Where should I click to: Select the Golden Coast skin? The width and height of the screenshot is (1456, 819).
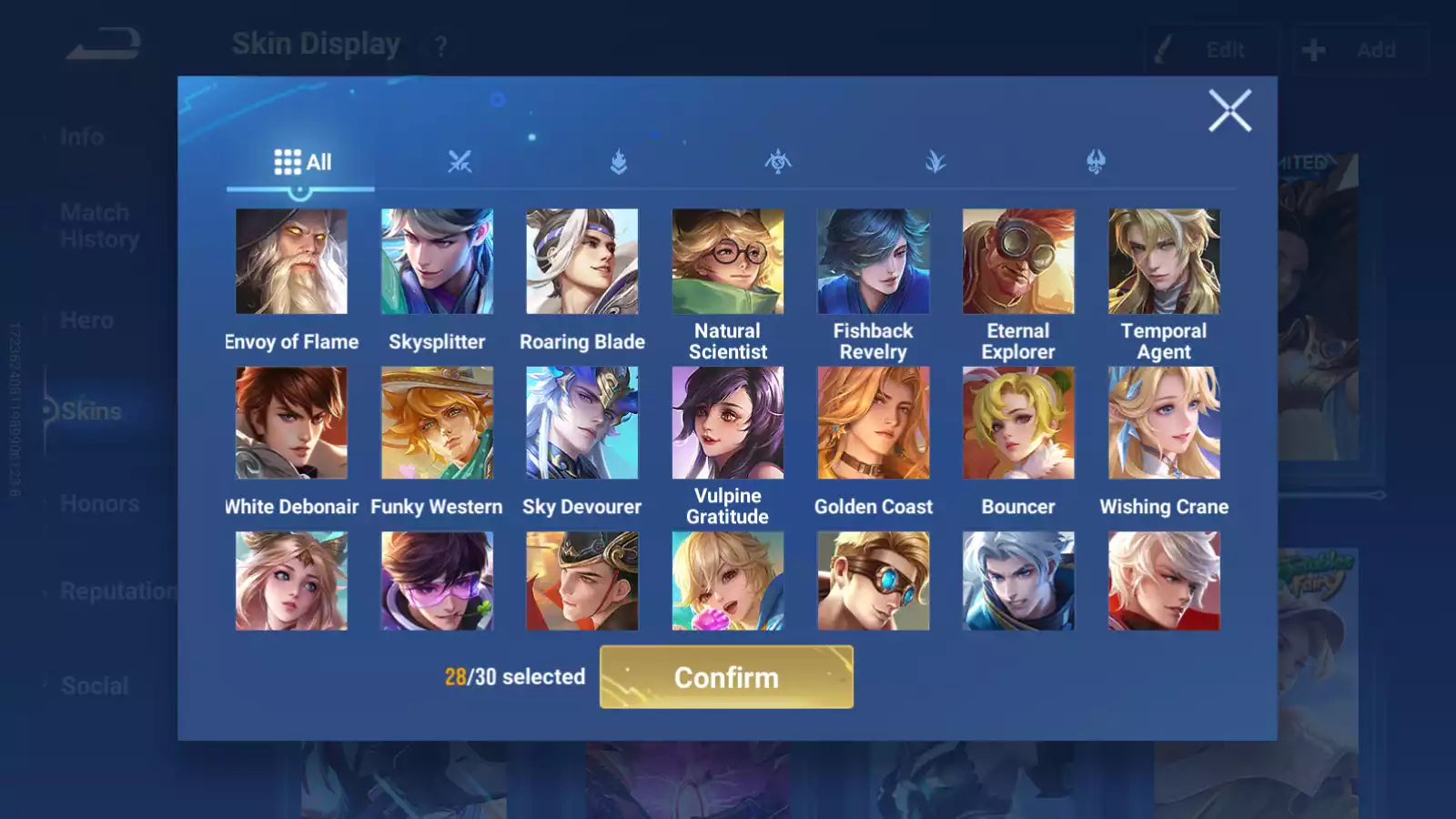[x=874, y=423]
